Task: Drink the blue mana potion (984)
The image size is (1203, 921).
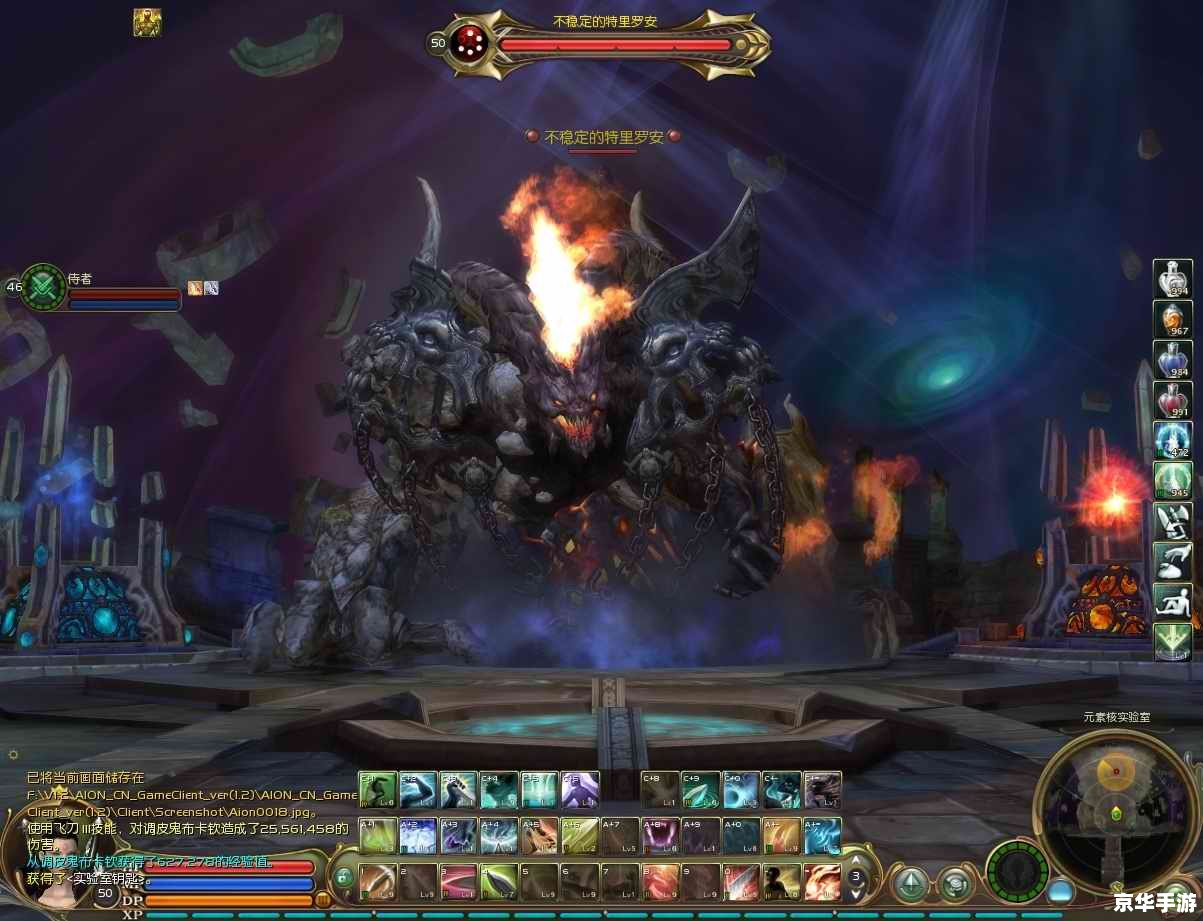Action: point(1172,360)
